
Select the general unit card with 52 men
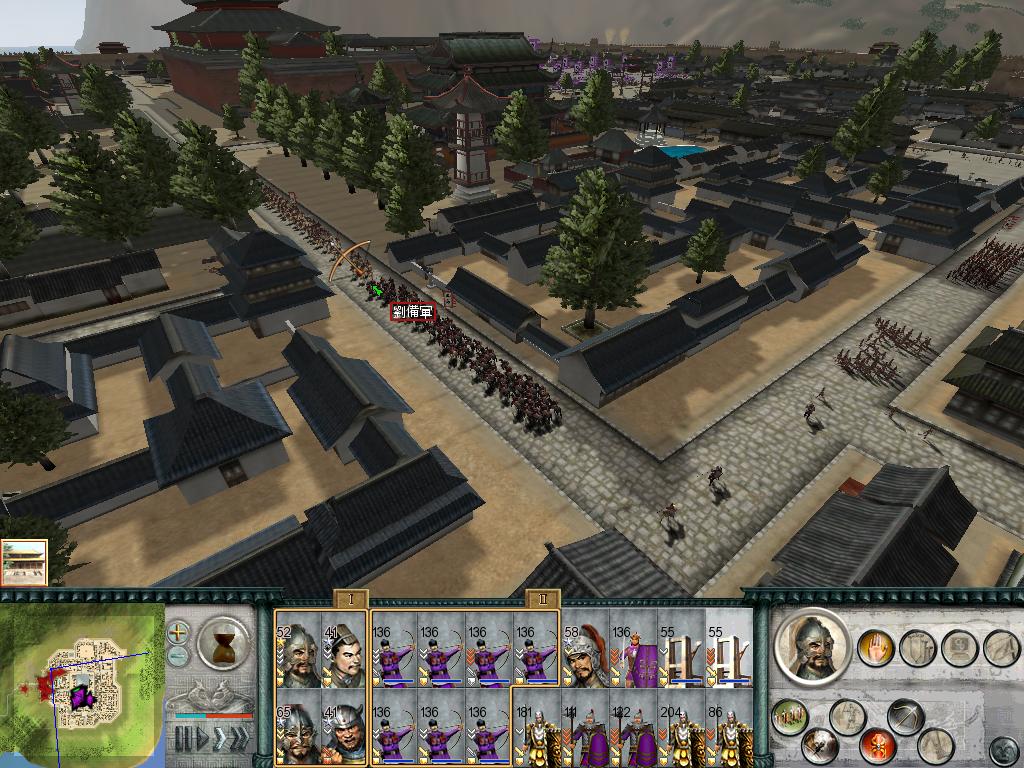(x=298, y=649)
